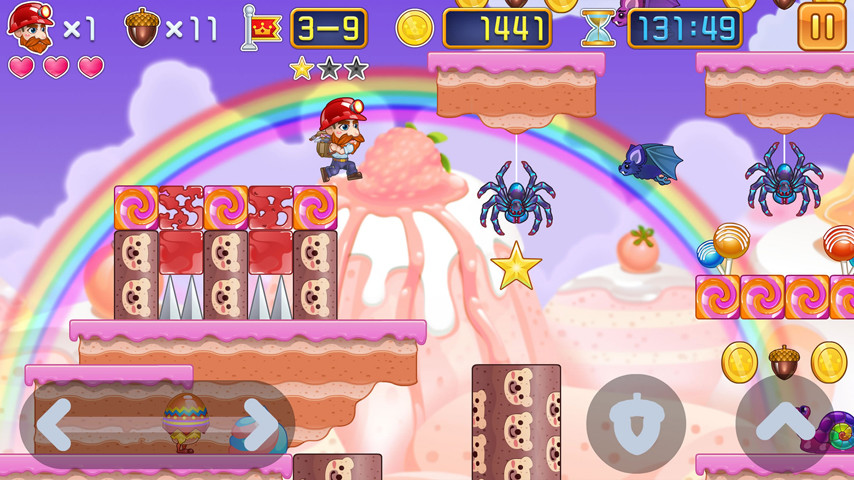Tap the right arrow move button
This screenshot has height=480, width=854.
pyautogui.click(x=259, y=424)
